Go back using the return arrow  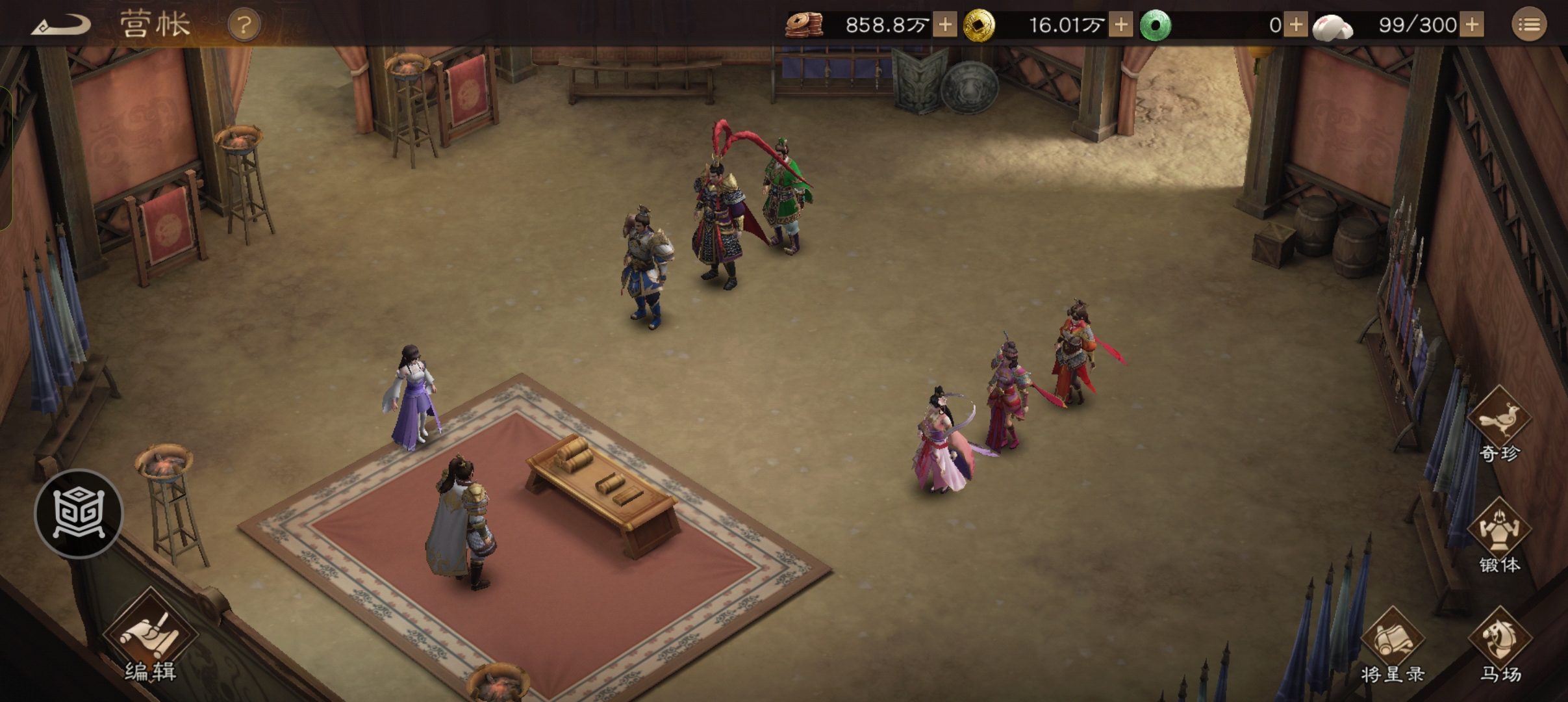point(60,25)
